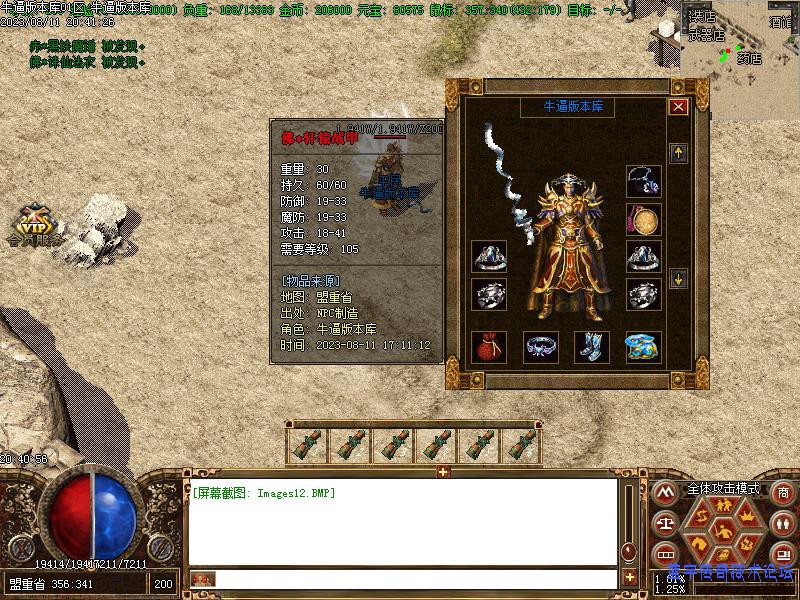Select the equipped belt slot
Image resolution: width=800 pixels, height=600 pixels.
(x=541, y=347)
